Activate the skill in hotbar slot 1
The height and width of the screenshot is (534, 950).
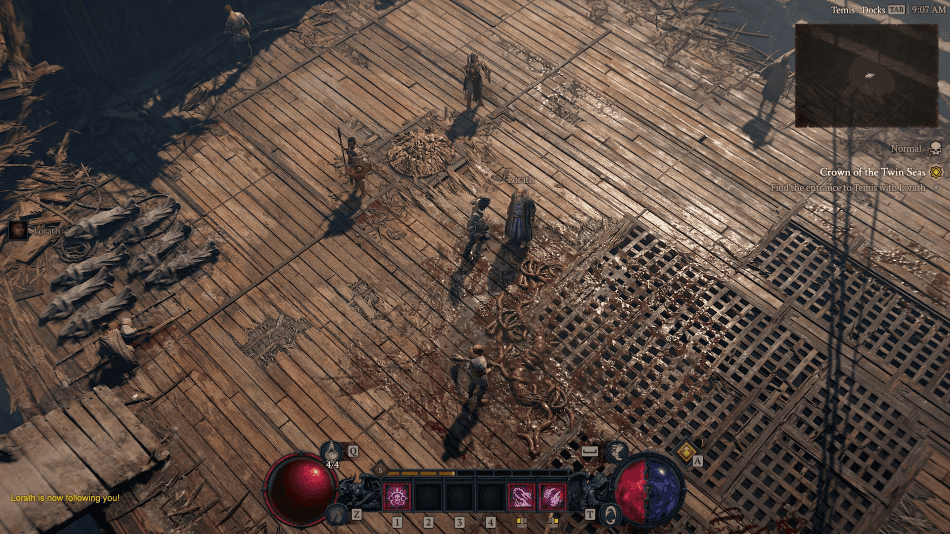point(397,496)
